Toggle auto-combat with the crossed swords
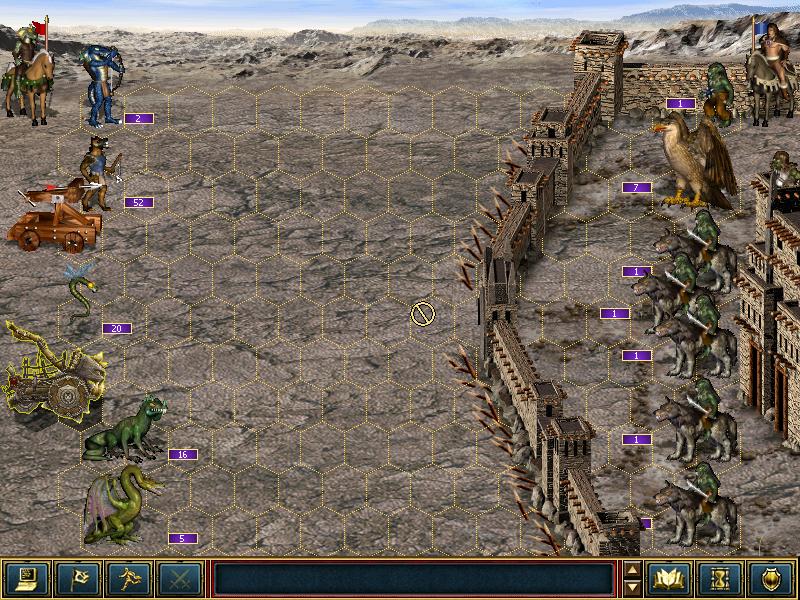This screenshot has width=800, height=600. [179, 578]
